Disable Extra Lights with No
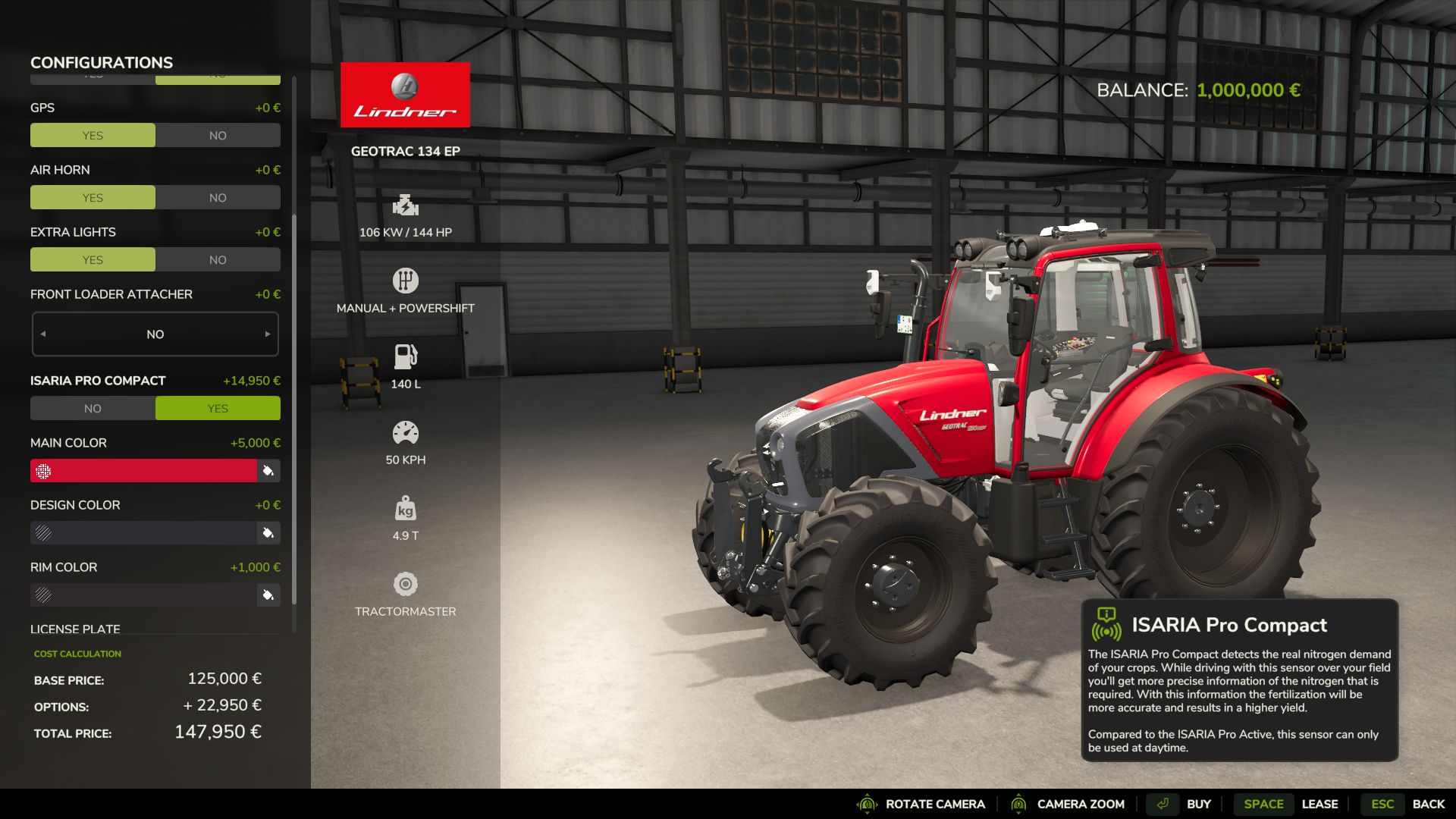This screenshot has height=819, width=1456. (218, 260)
